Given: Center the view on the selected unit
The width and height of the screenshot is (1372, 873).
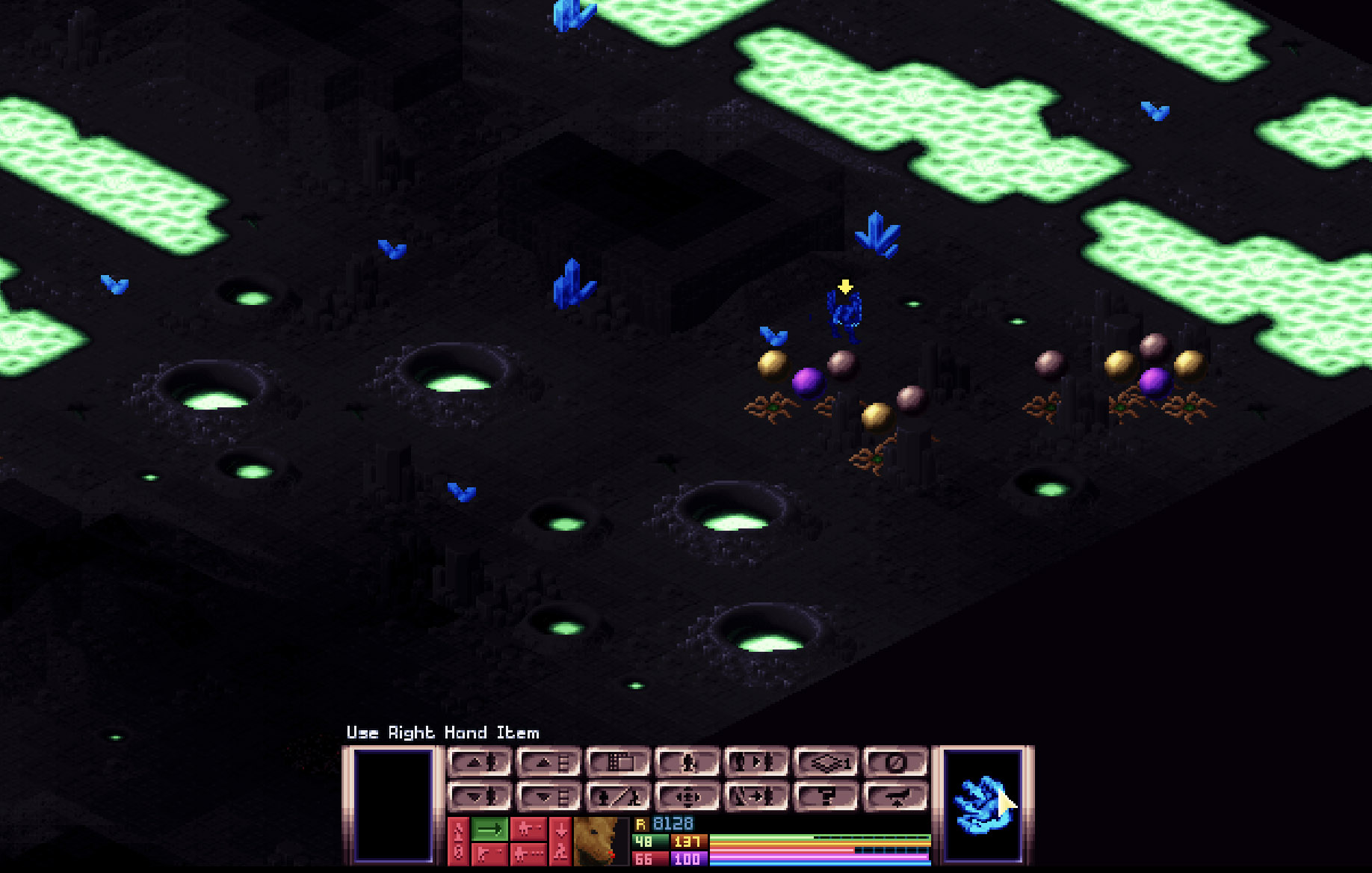Looking at the screenshot, I should 687,797.
